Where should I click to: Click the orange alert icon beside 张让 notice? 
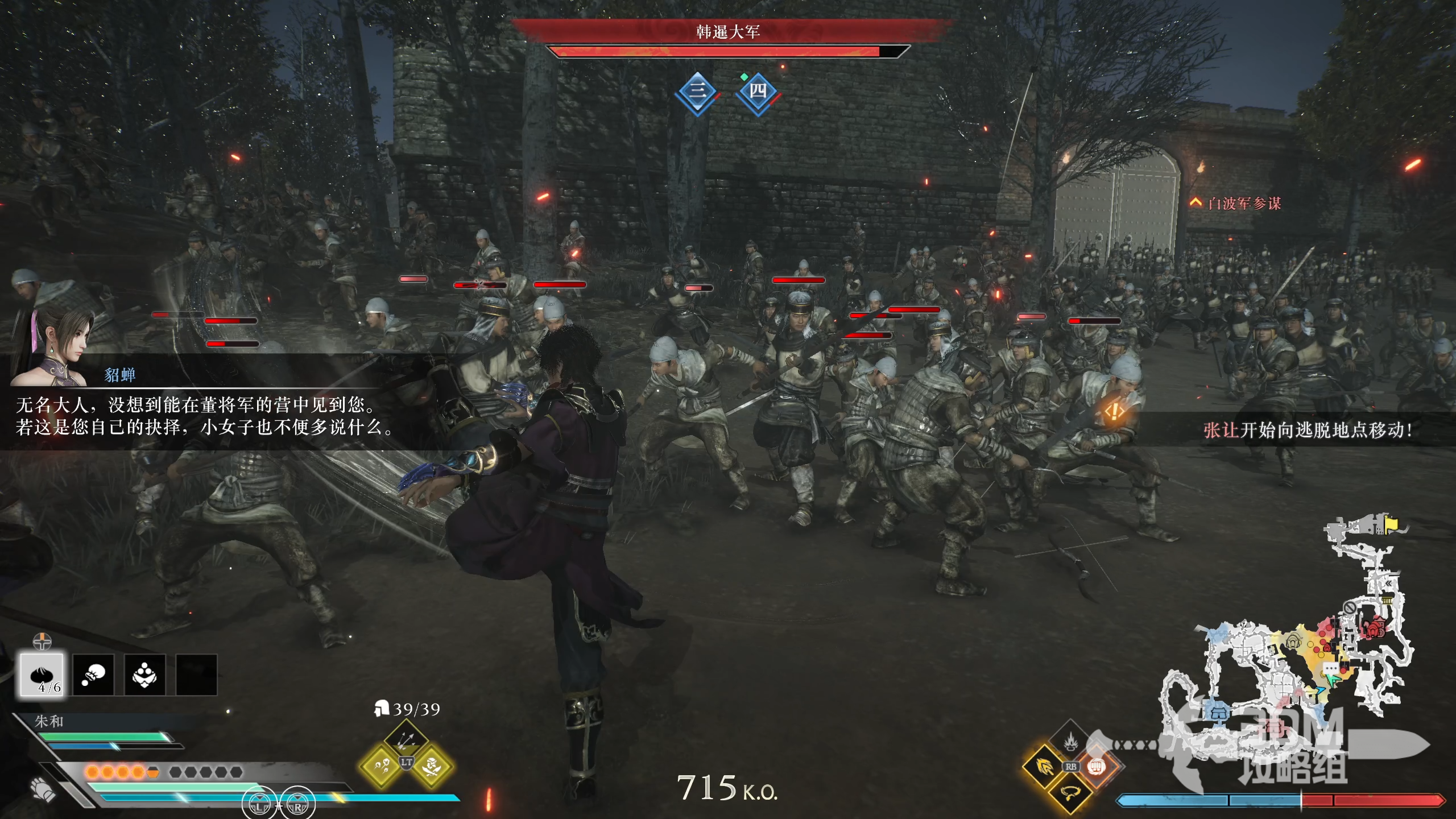coord(1114,411)
